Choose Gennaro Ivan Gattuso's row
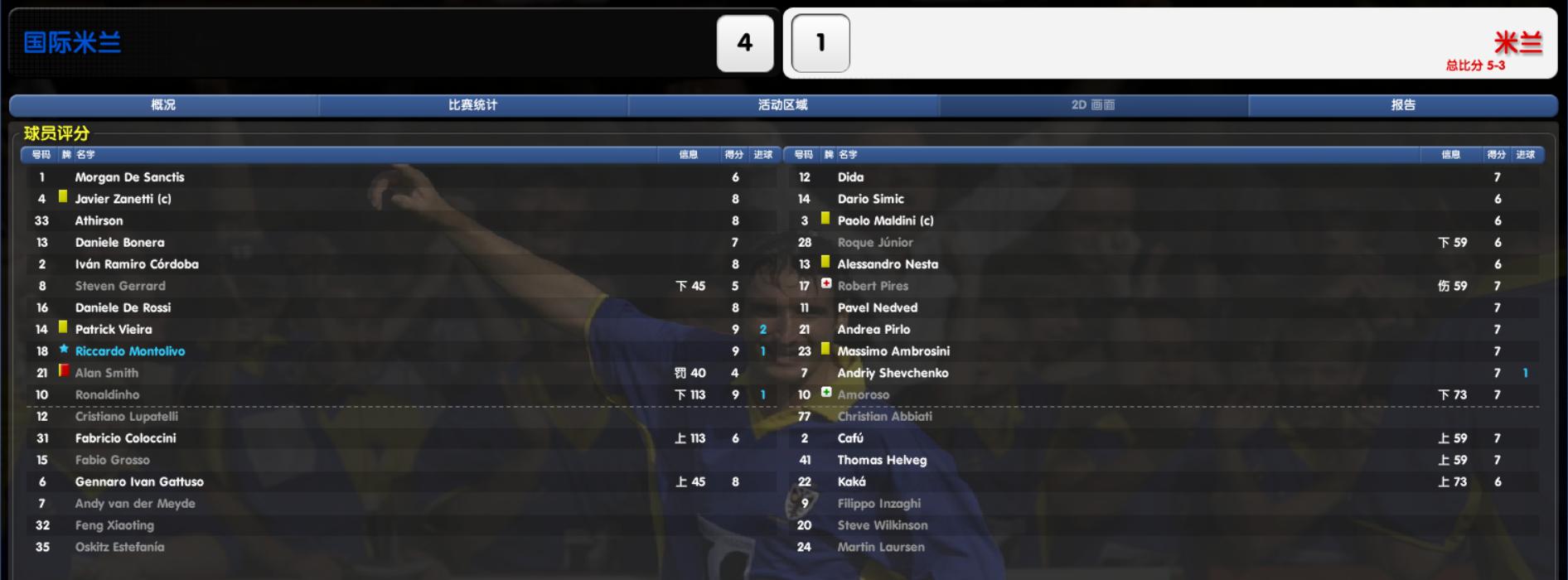 (139, 482)
